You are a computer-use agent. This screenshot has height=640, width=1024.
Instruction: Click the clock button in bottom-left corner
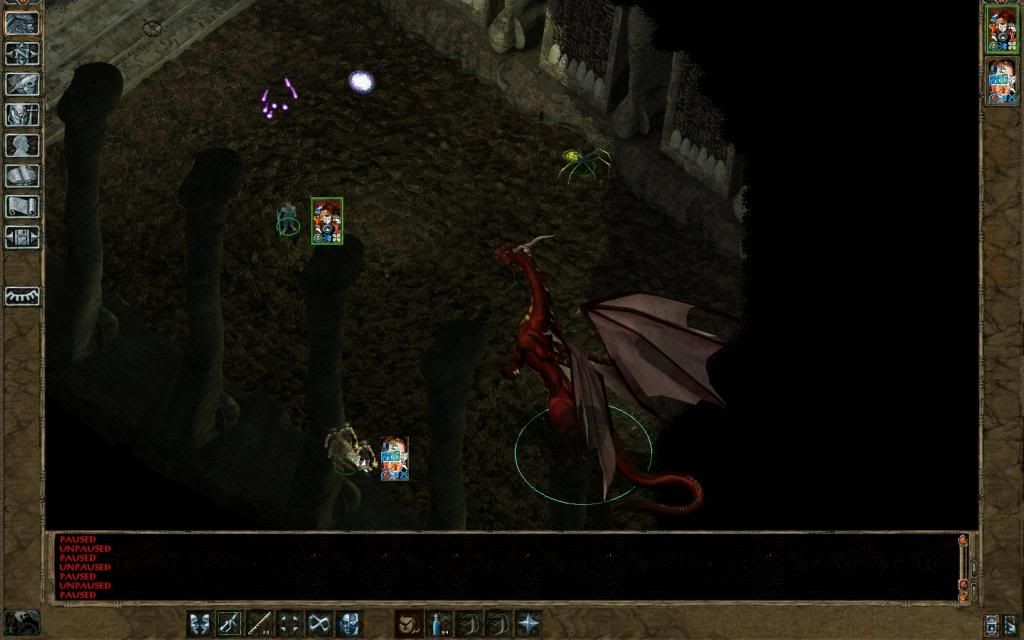tap(22, 621)
